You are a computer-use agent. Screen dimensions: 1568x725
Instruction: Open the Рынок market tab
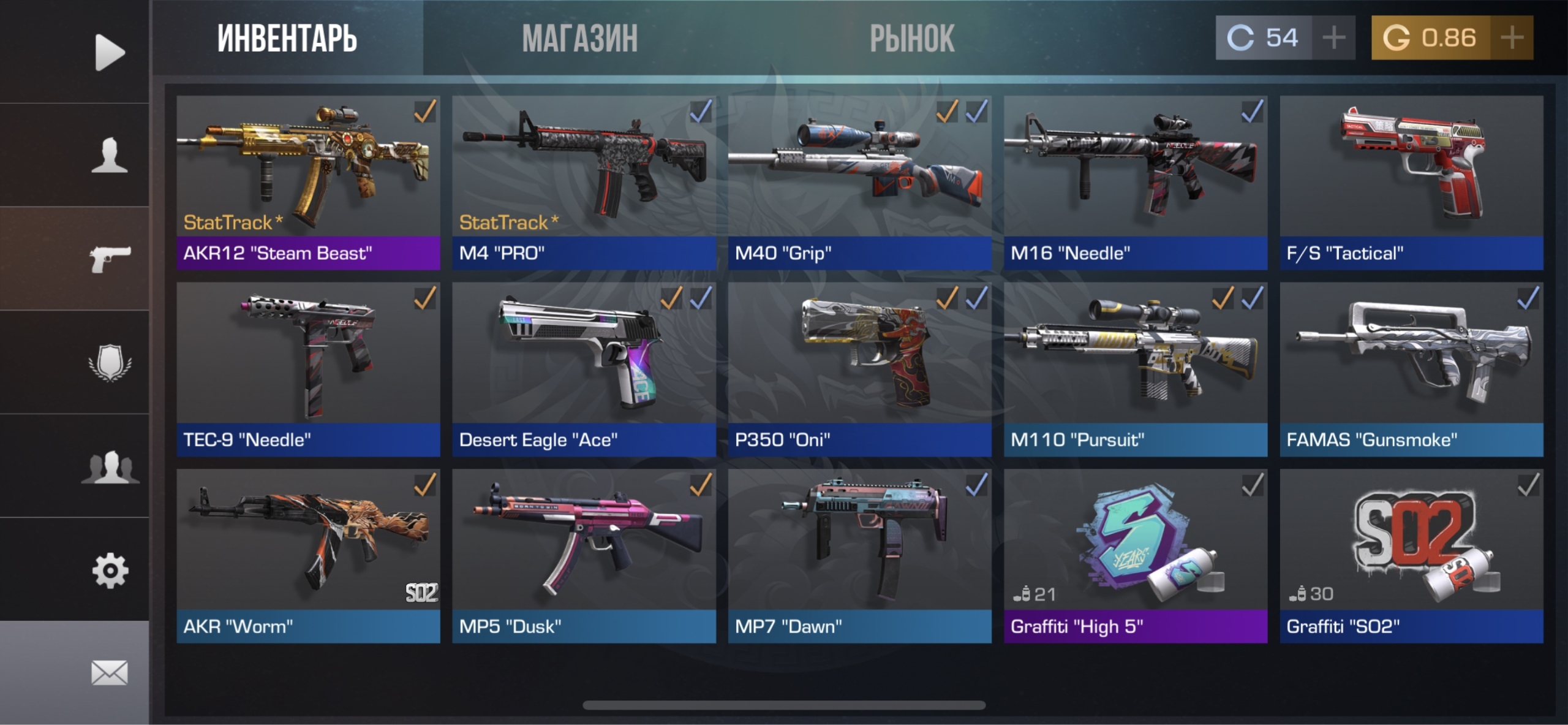(x=912, y=38)
